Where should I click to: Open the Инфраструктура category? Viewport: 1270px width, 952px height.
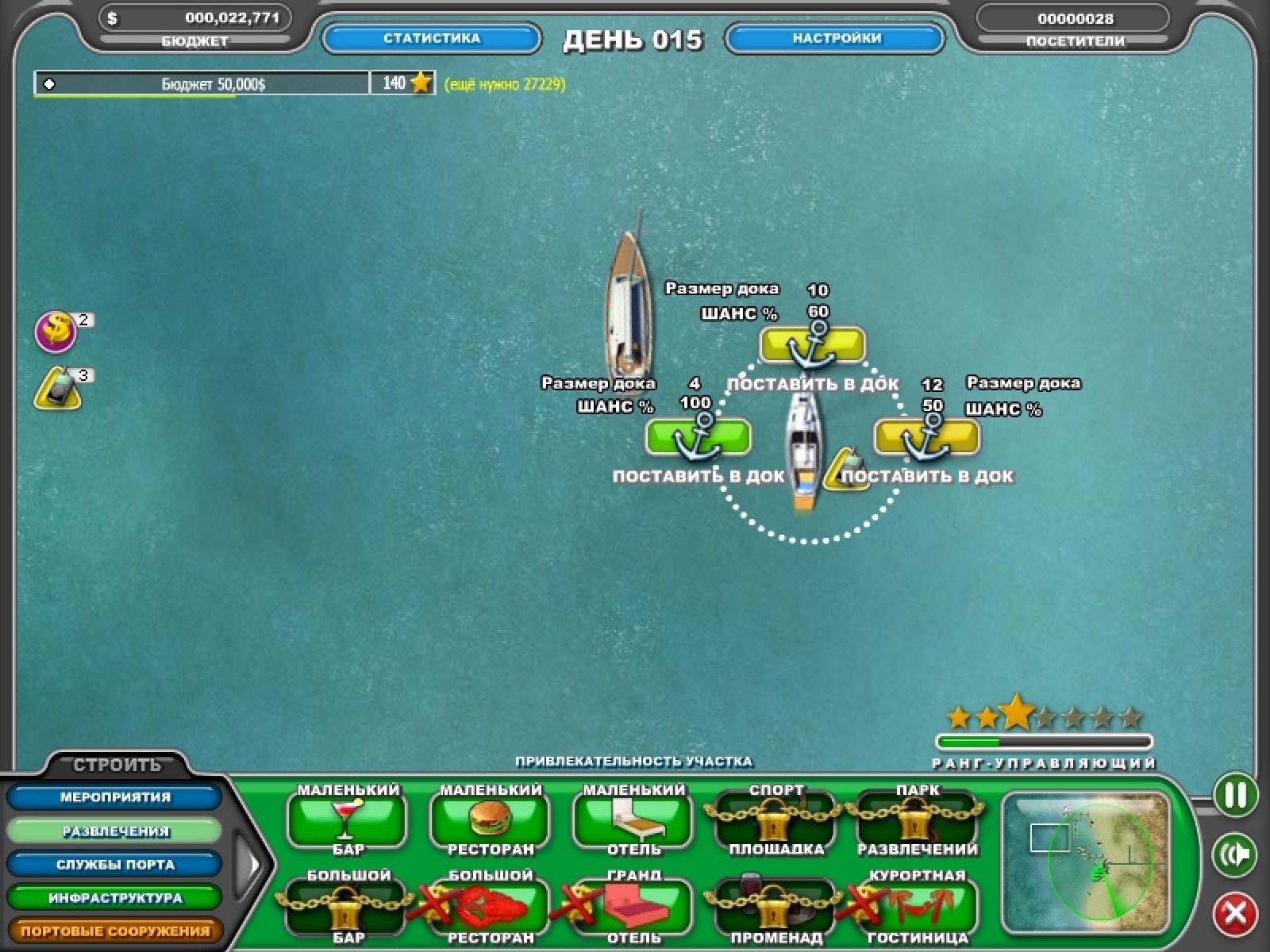[x=115, y=898]
